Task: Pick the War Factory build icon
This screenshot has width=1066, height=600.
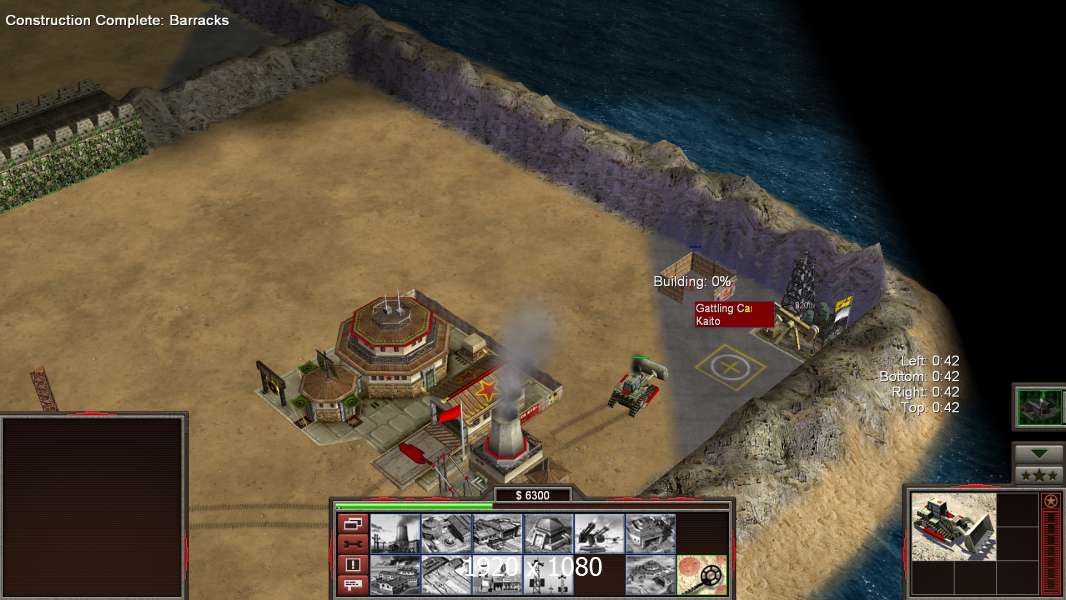Action: 650,534
